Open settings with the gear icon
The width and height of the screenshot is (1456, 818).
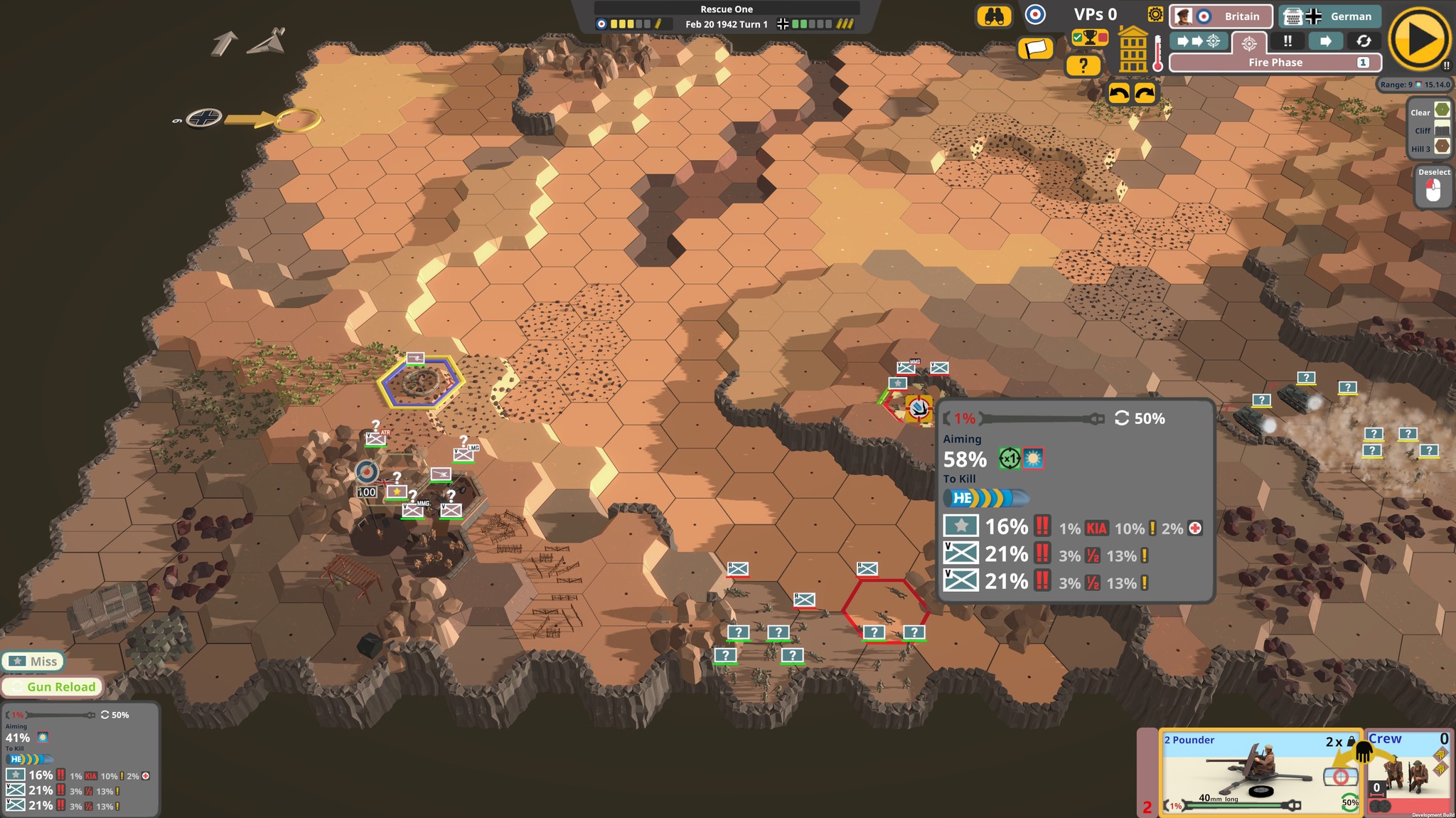coord(1155,15)
